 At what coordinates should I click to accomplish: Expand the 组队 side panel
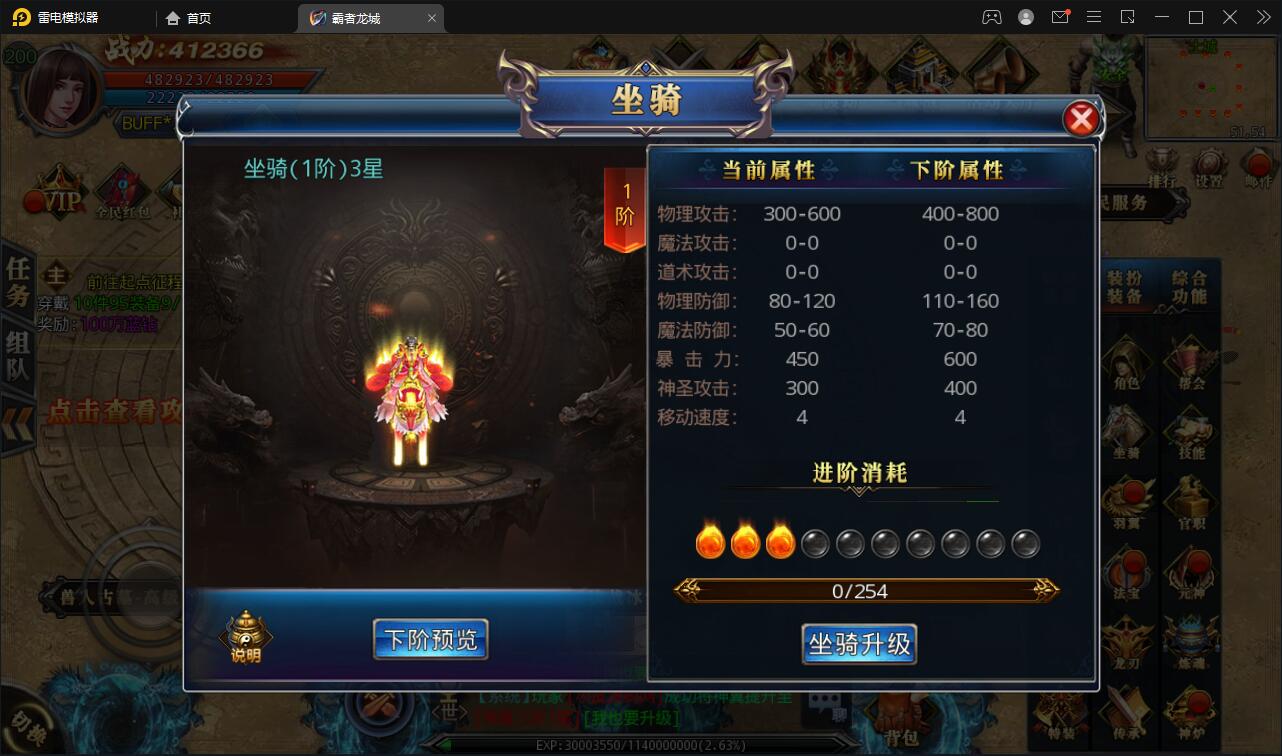(x=15, y=350)
